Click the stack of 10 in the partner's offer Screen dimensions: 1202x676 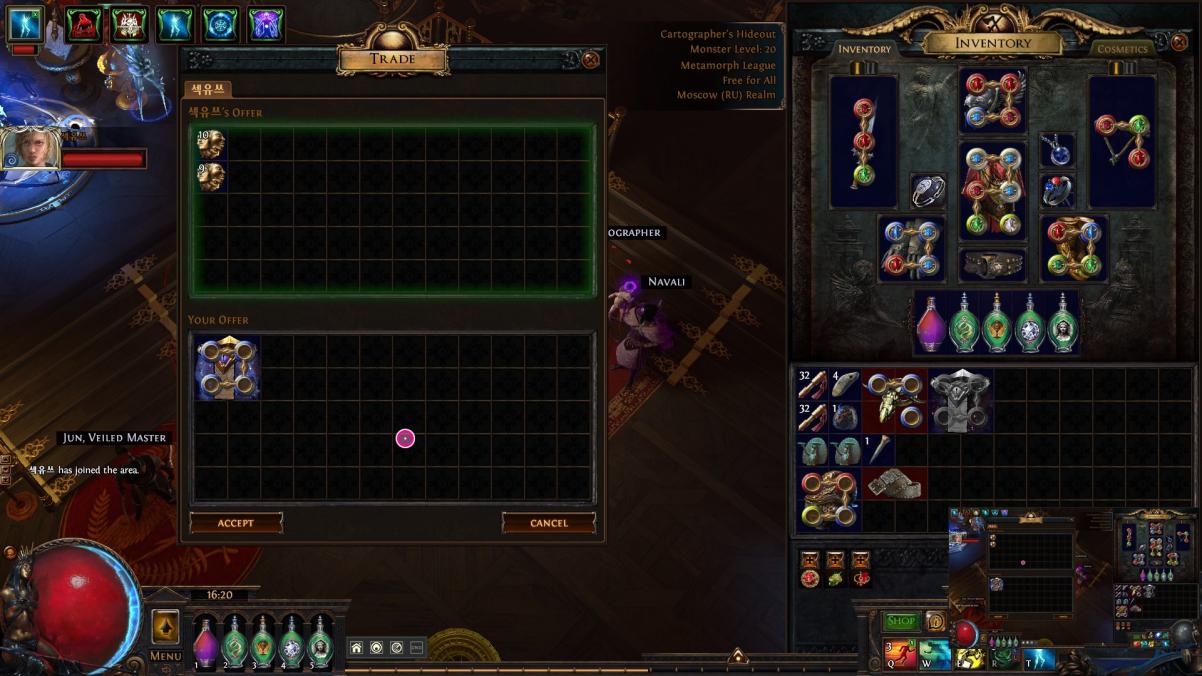[x=210, y=144]
